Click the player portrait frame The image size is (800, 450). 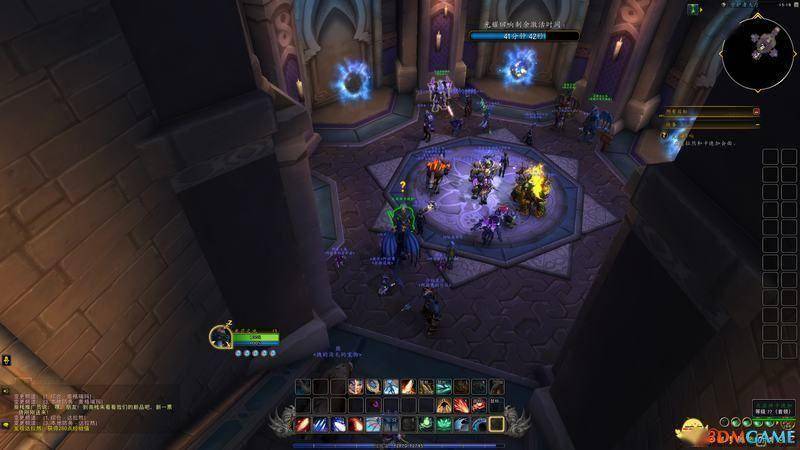point(222,336)
